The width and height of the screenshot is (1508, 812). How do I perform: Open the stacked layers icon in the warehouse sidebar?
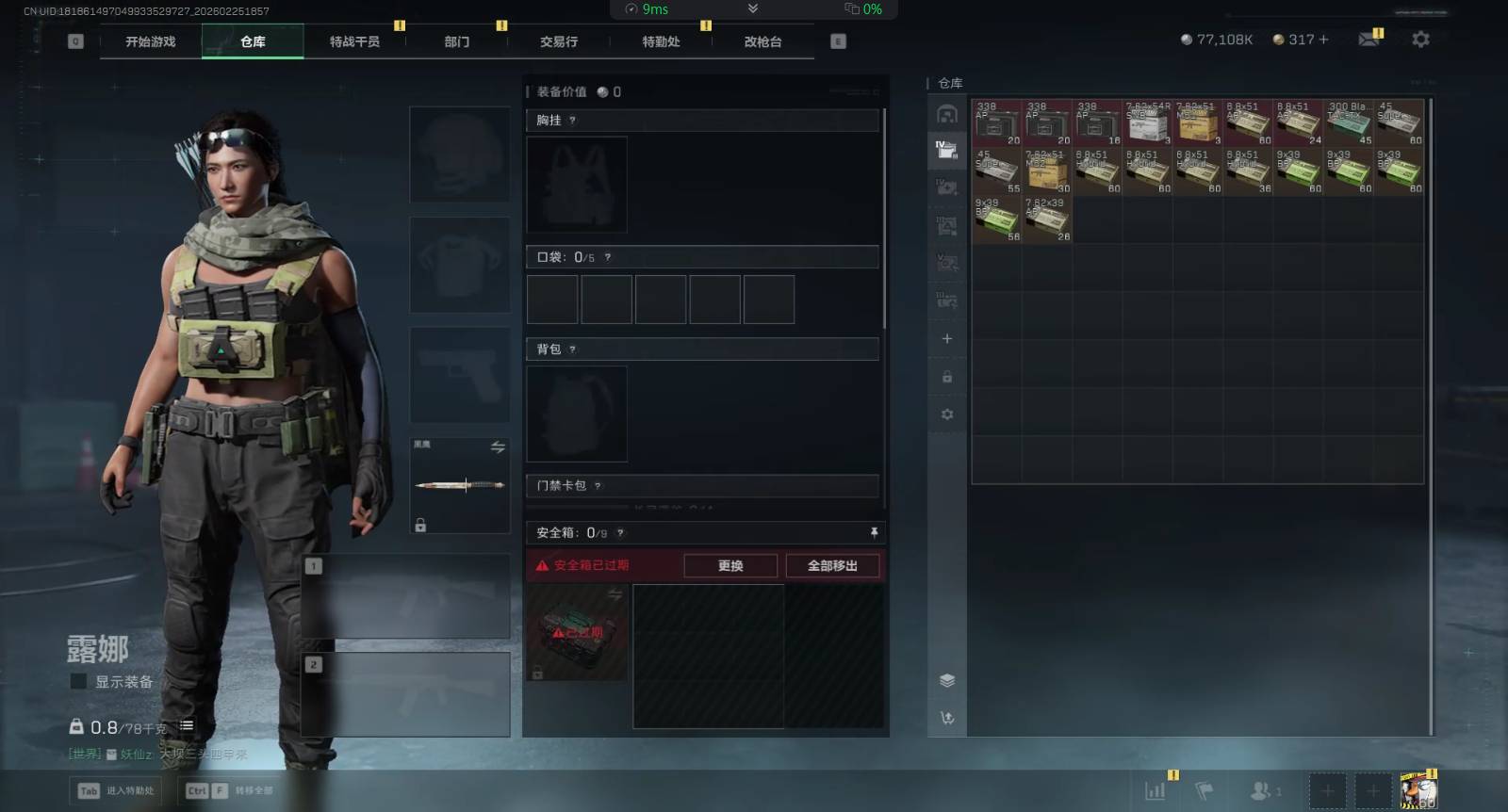(947, 680)
